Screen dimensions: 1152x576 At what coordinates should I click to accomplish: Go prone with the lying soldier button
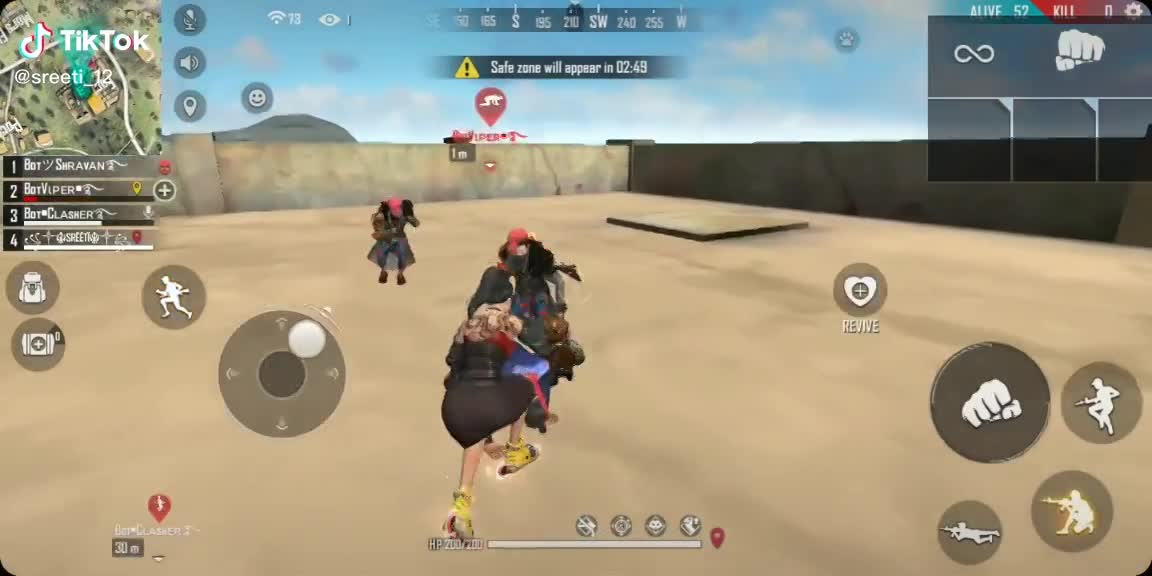pyautogui.click(x=969, y=532)
